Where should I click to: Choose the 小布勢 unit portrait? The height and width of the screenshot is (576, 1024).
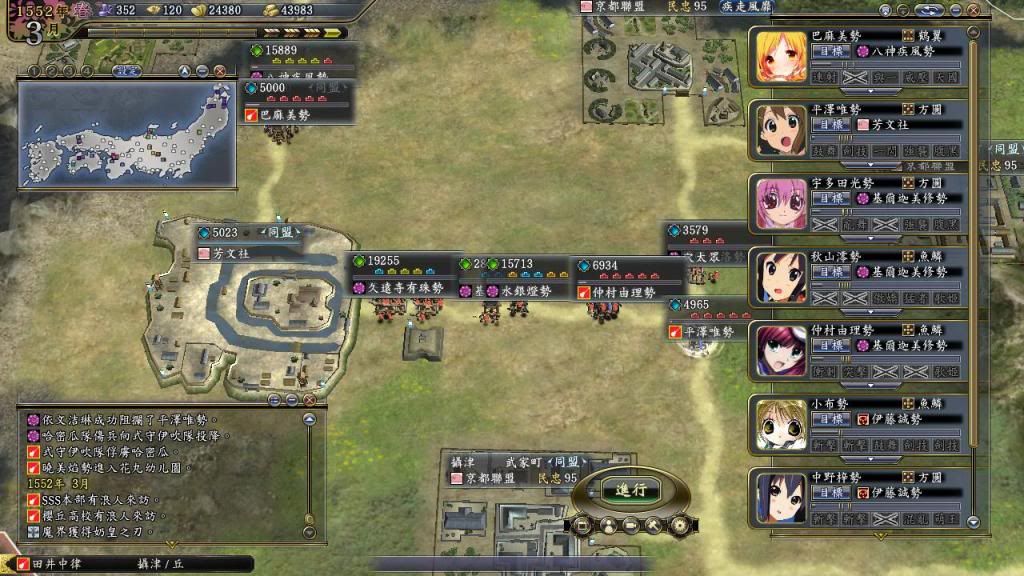tap(776, 424)
